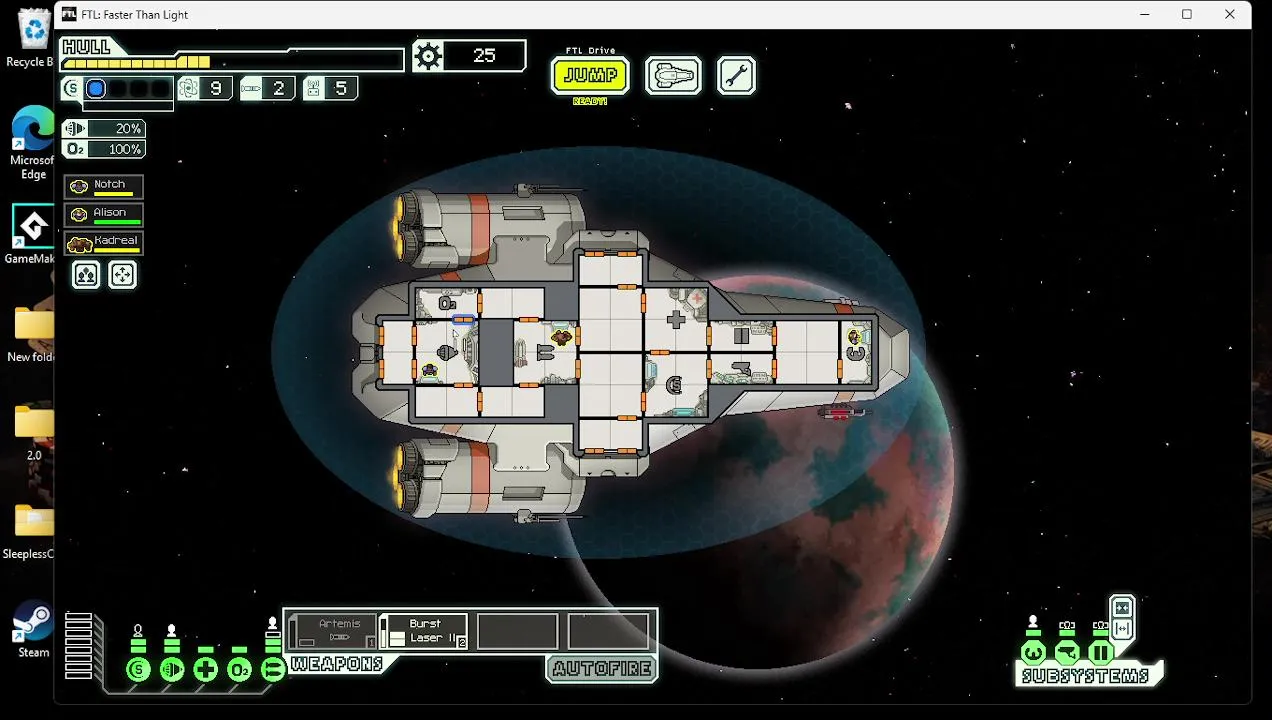Open the wrench options menu
The height and width of the screenshot is (720, 1272).
coord(736,75)
